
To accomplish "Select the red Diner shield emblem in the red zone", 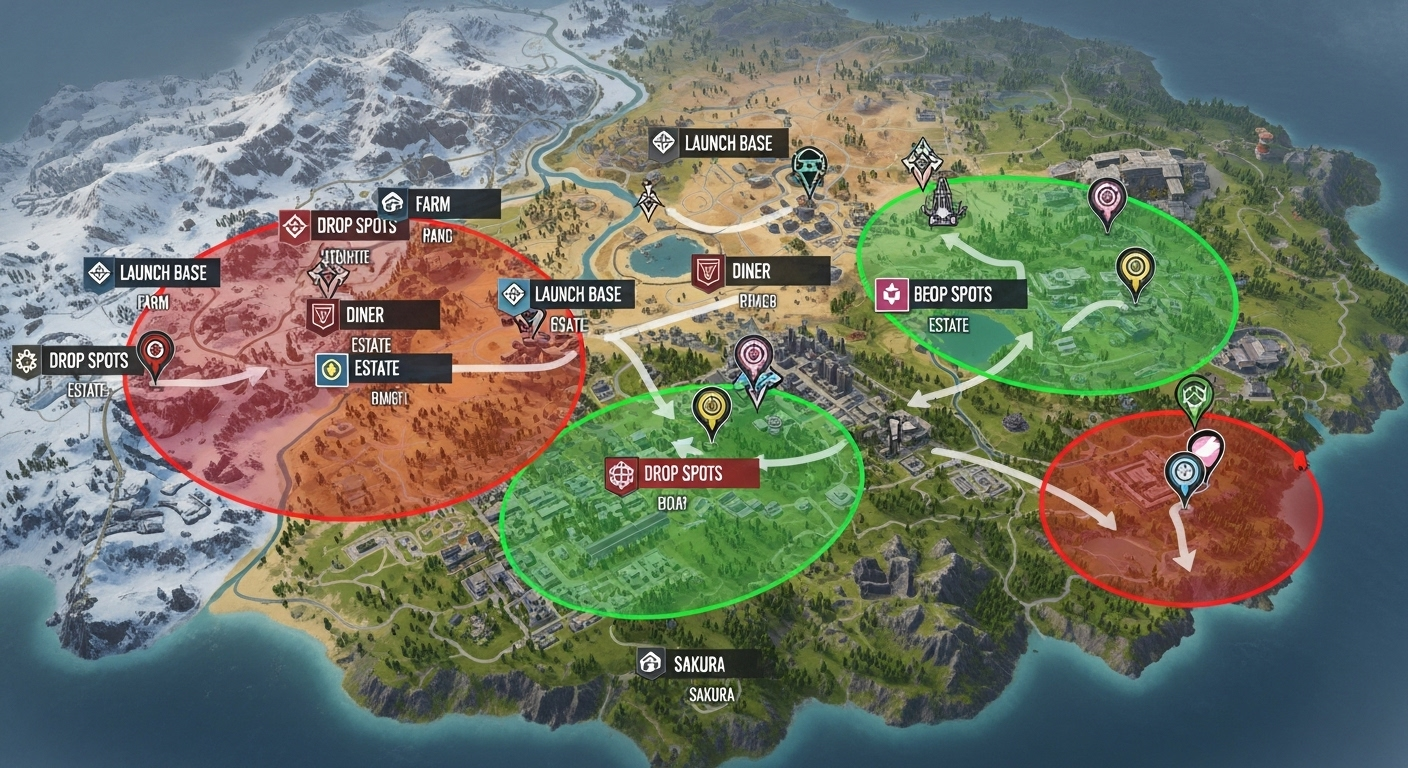I will [322, 315].
